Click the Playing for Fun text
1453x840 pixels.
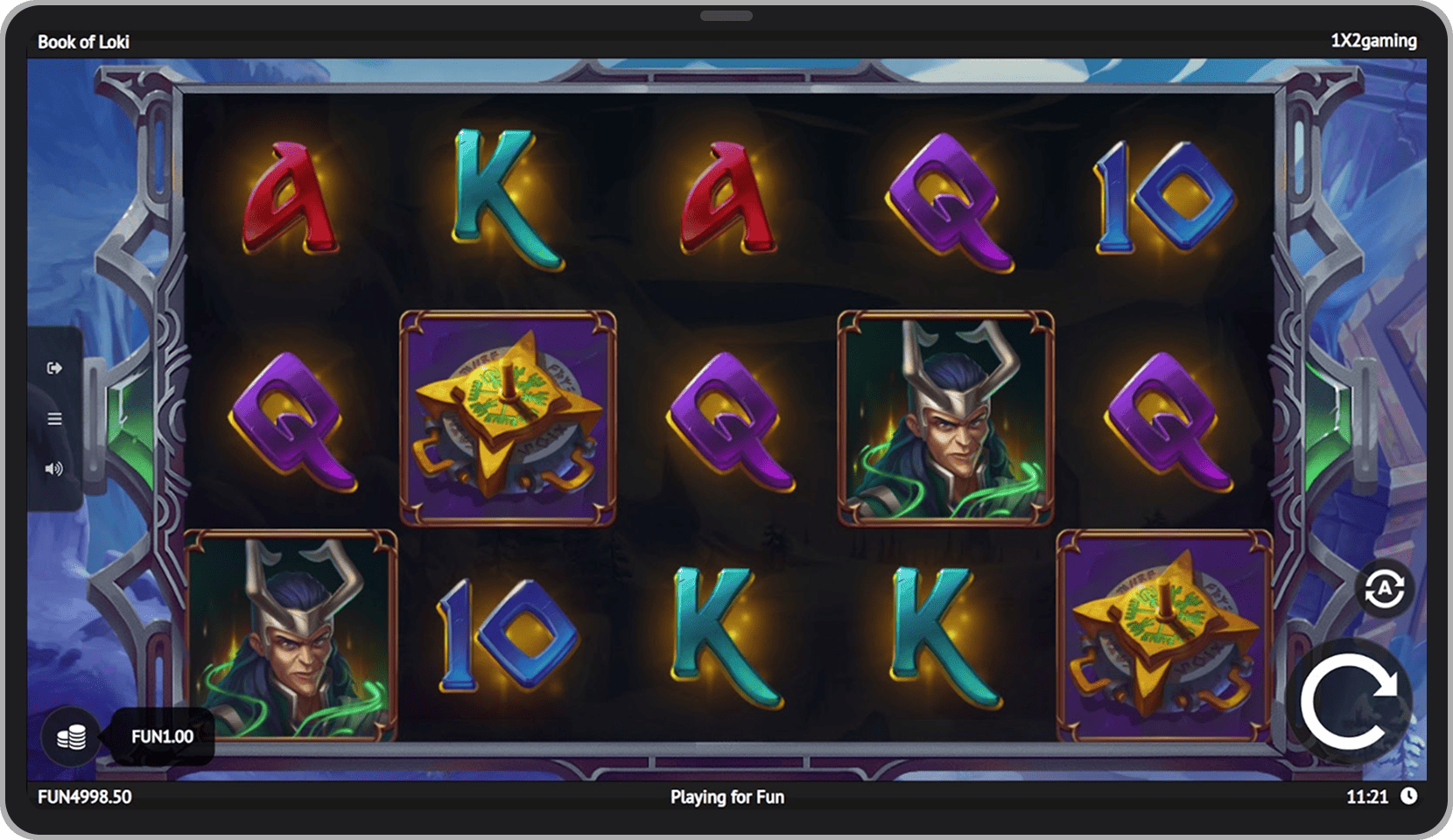[x=726, y=797]
